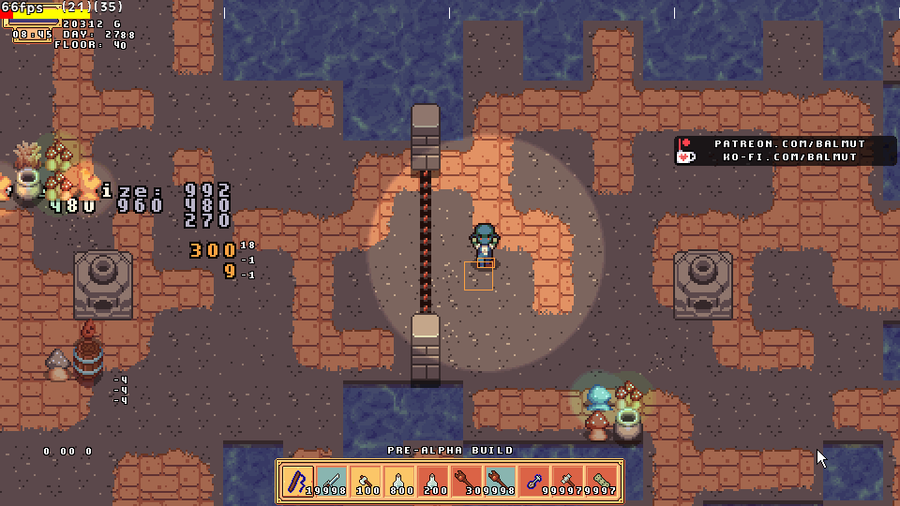Select the sword slot in the hotbar

tap(332, 481)
